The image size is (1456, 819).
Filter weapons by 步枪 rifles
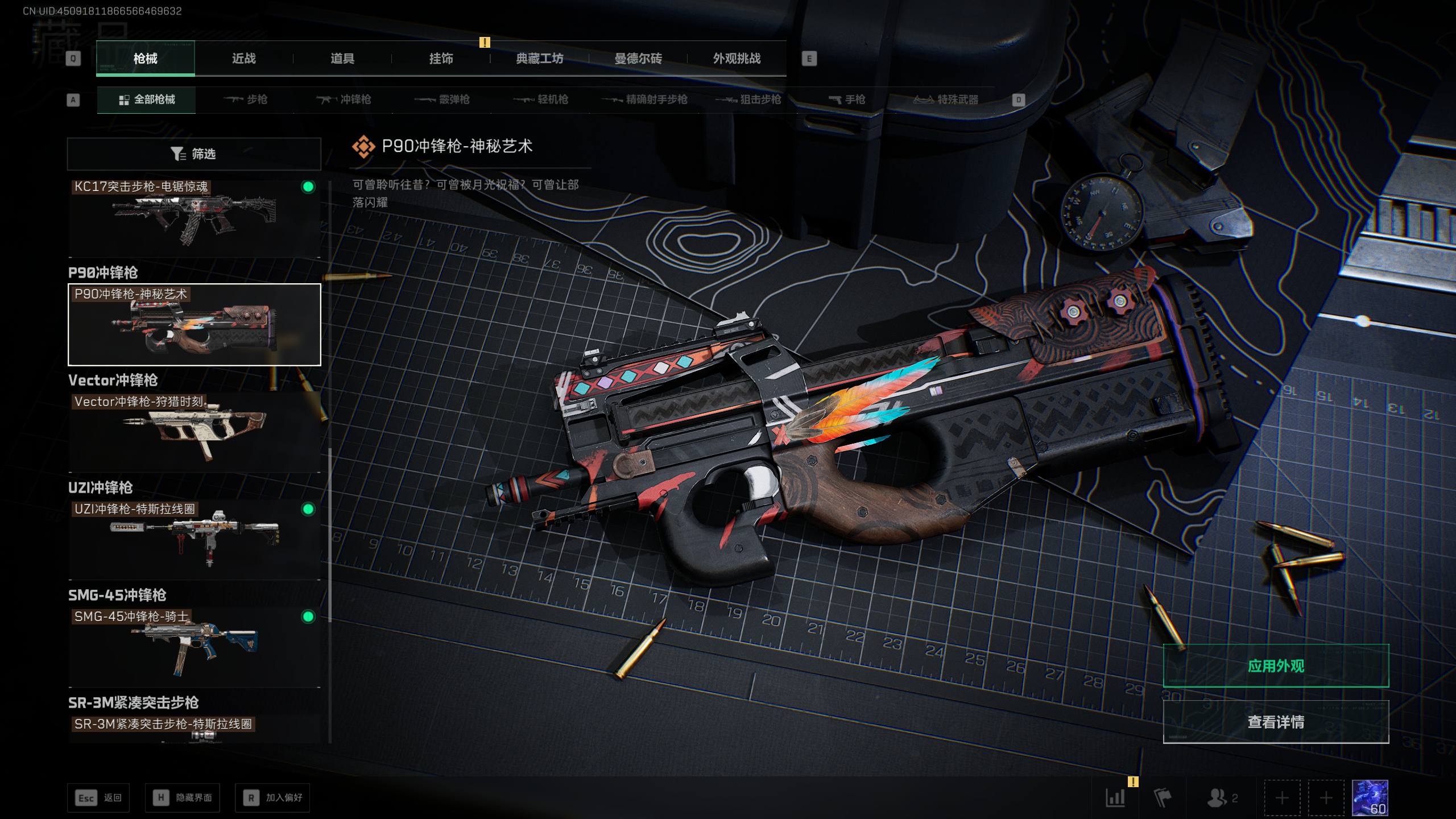(246, 100)
